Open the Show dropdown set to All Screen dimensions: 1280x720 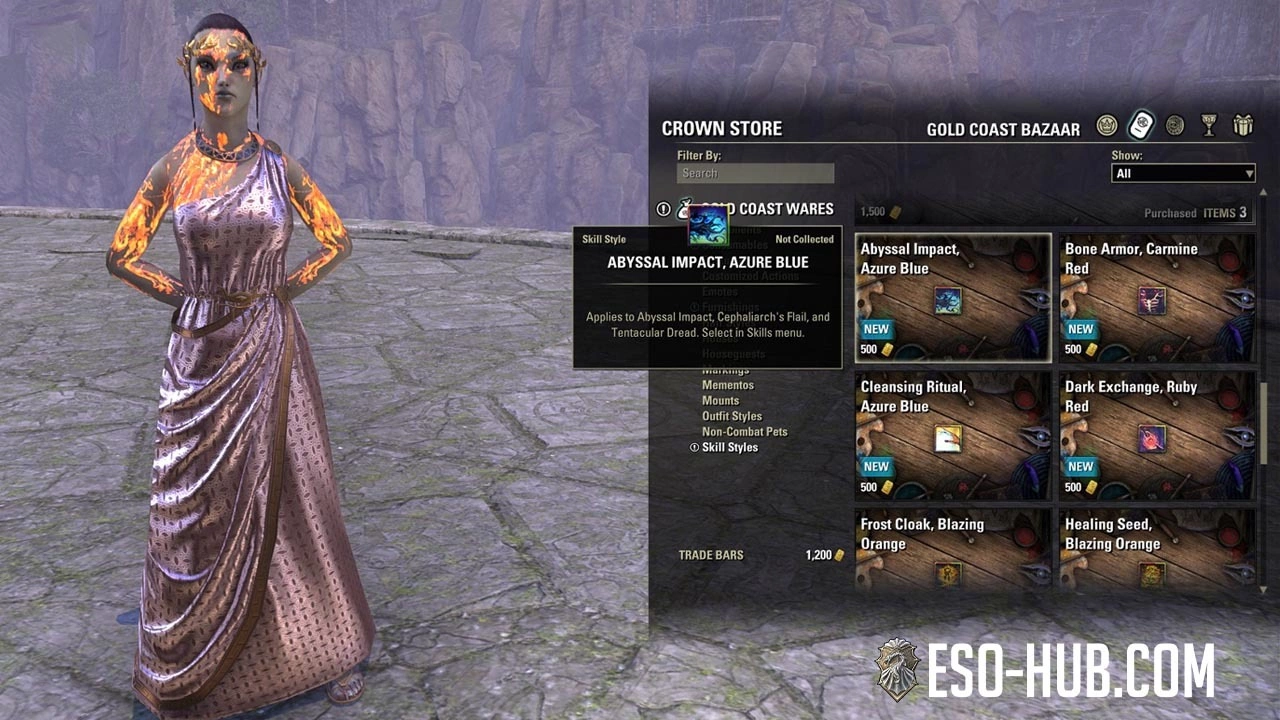tap(1183, 174)
